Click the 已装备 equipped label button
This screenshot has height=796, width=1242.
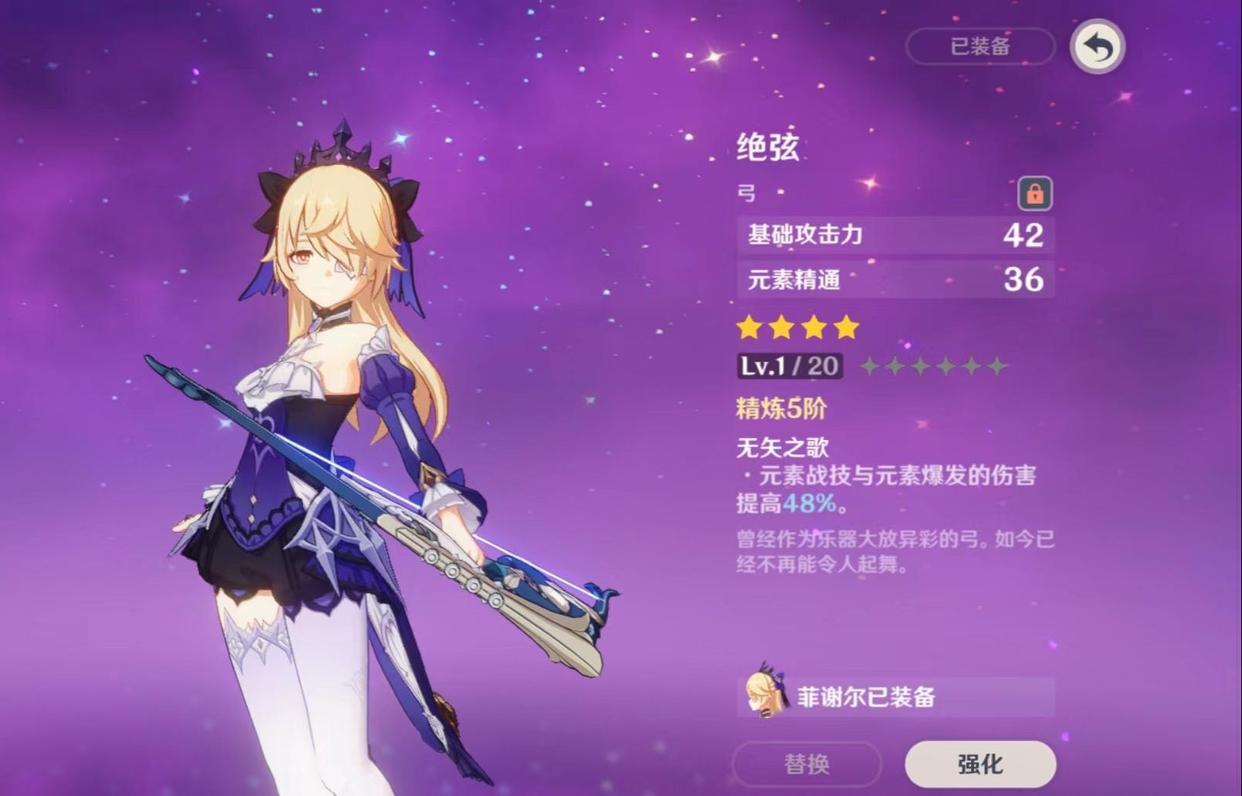pos(980,46)
